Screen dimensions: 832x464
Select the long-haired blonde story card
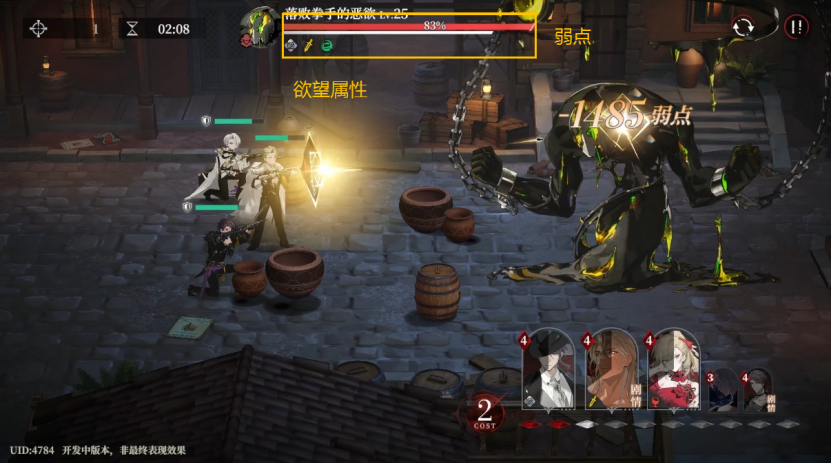tap(612, 370)
